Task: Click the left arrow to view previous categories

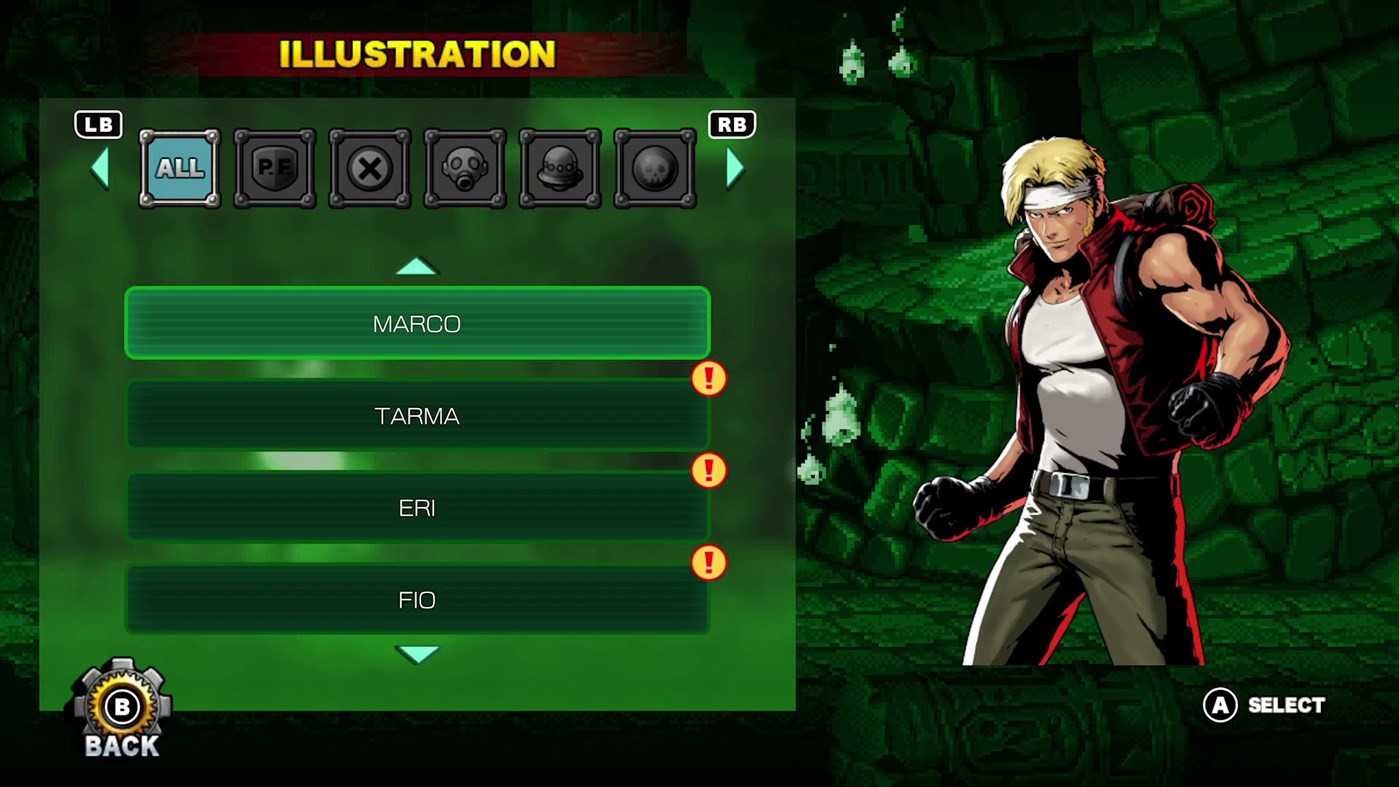Action: tap(99, 167)
